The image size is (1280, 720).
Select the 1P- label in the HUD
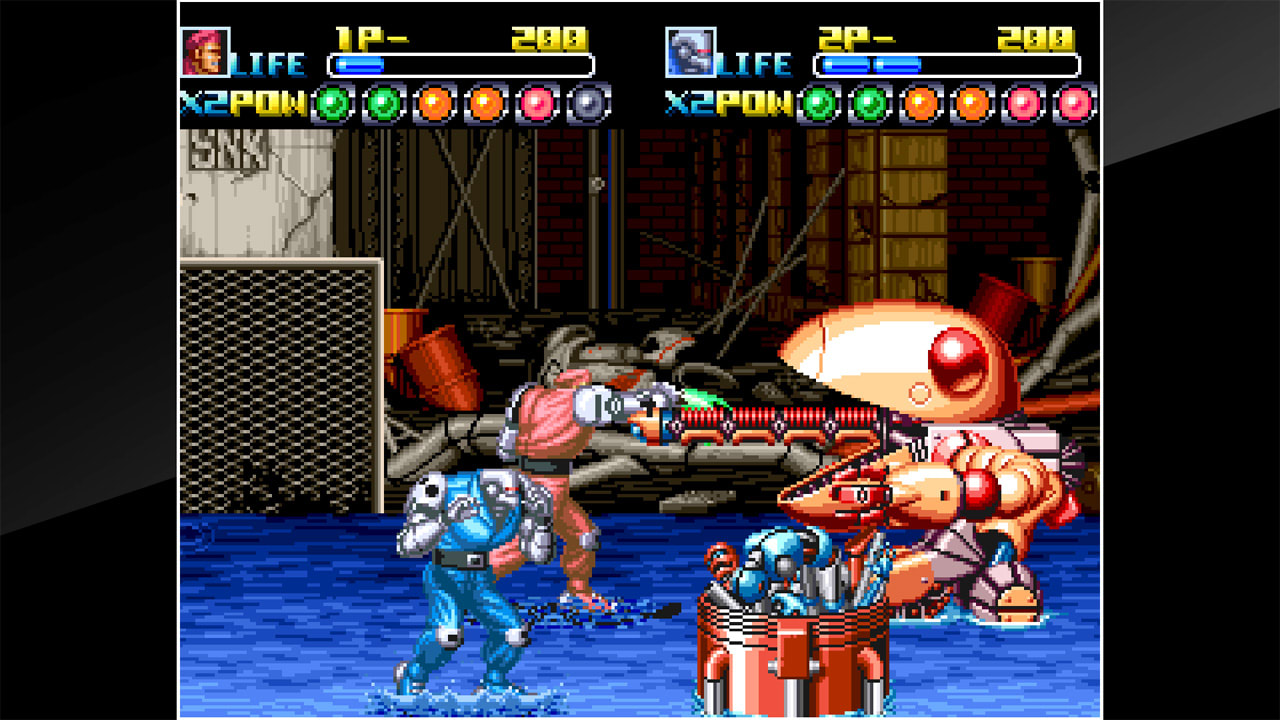pyautogui.click(x=371, y=36)
